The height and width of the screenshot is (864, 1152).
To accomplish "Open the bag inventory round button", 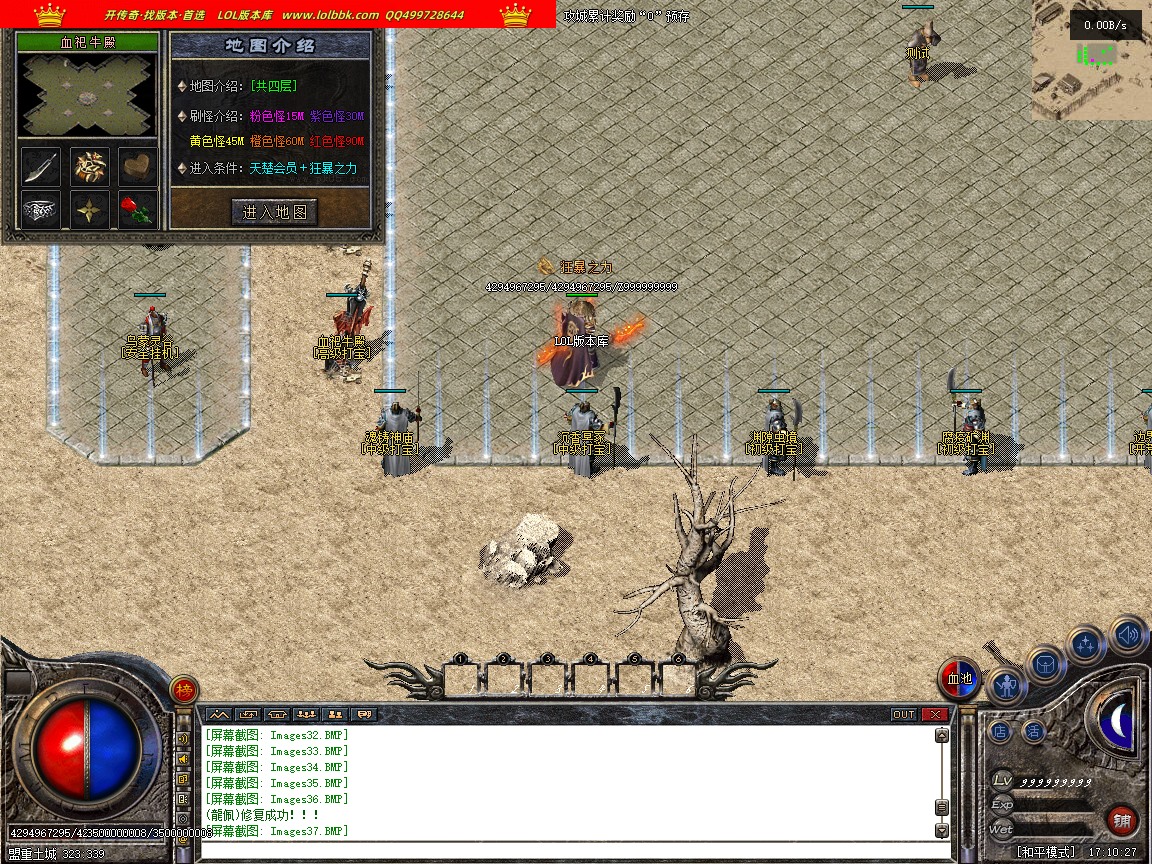I will coord(1046,664).
